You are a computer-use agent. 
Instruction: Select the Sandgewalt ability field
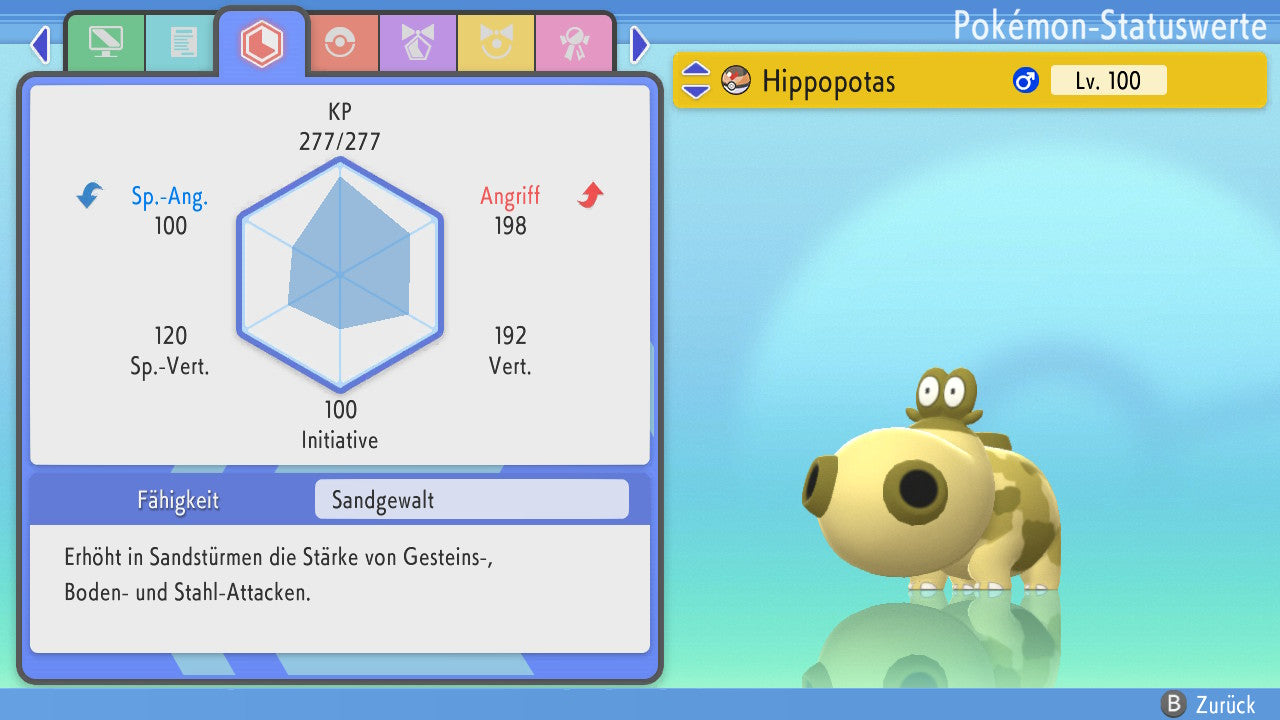(471, 499)
